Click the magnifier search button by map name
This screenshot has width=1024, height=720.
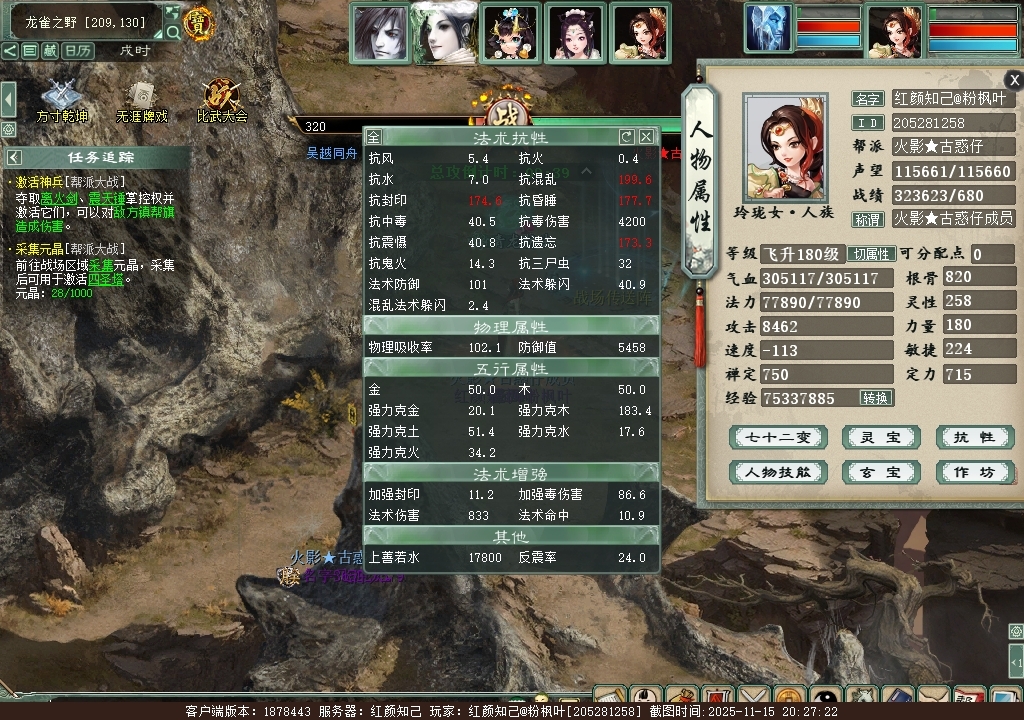tap(173, 32)
